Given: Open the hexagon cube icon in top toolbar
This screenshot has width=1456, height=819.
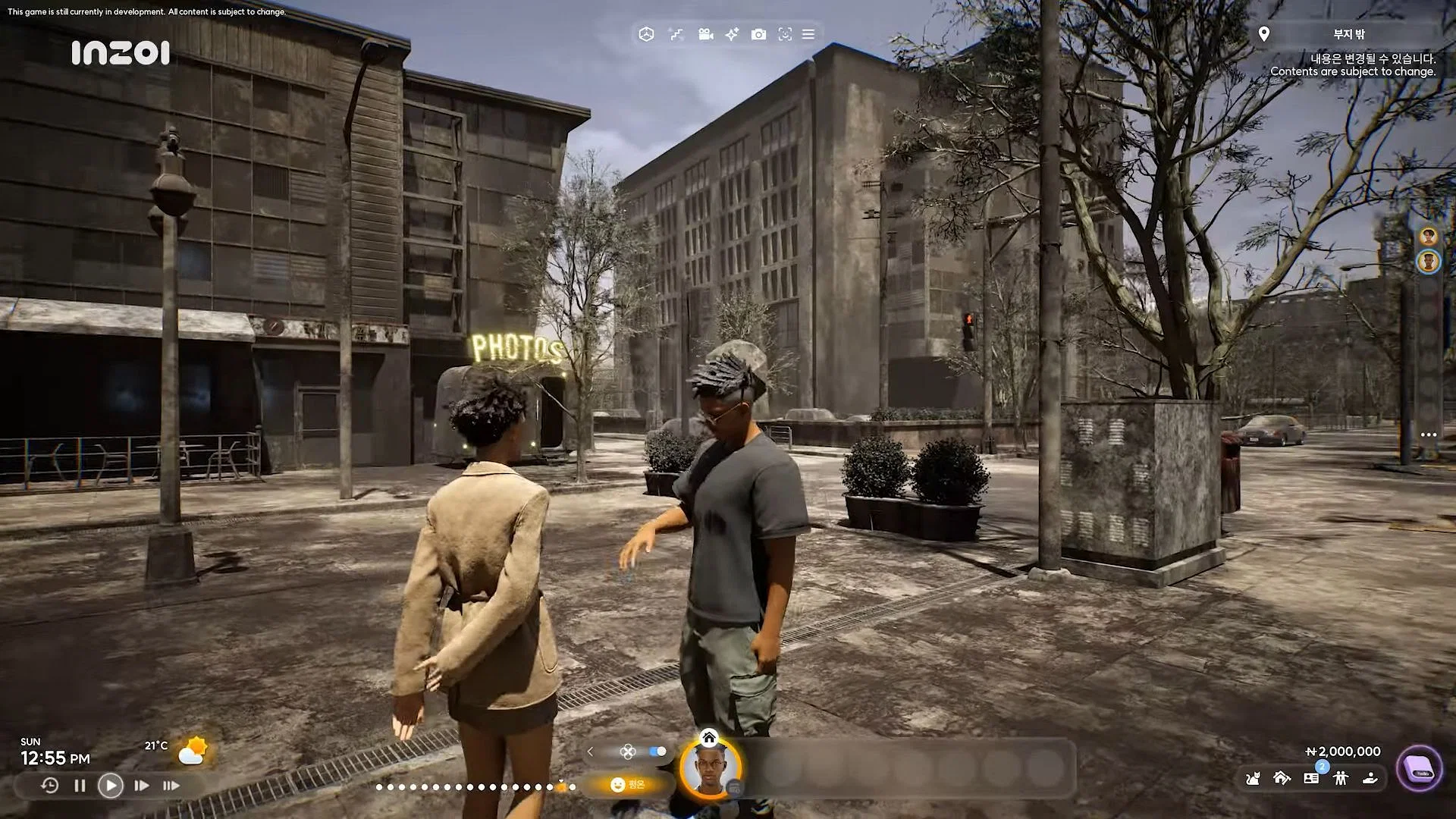Looking at the screenshot, I should tap(646, 34).
